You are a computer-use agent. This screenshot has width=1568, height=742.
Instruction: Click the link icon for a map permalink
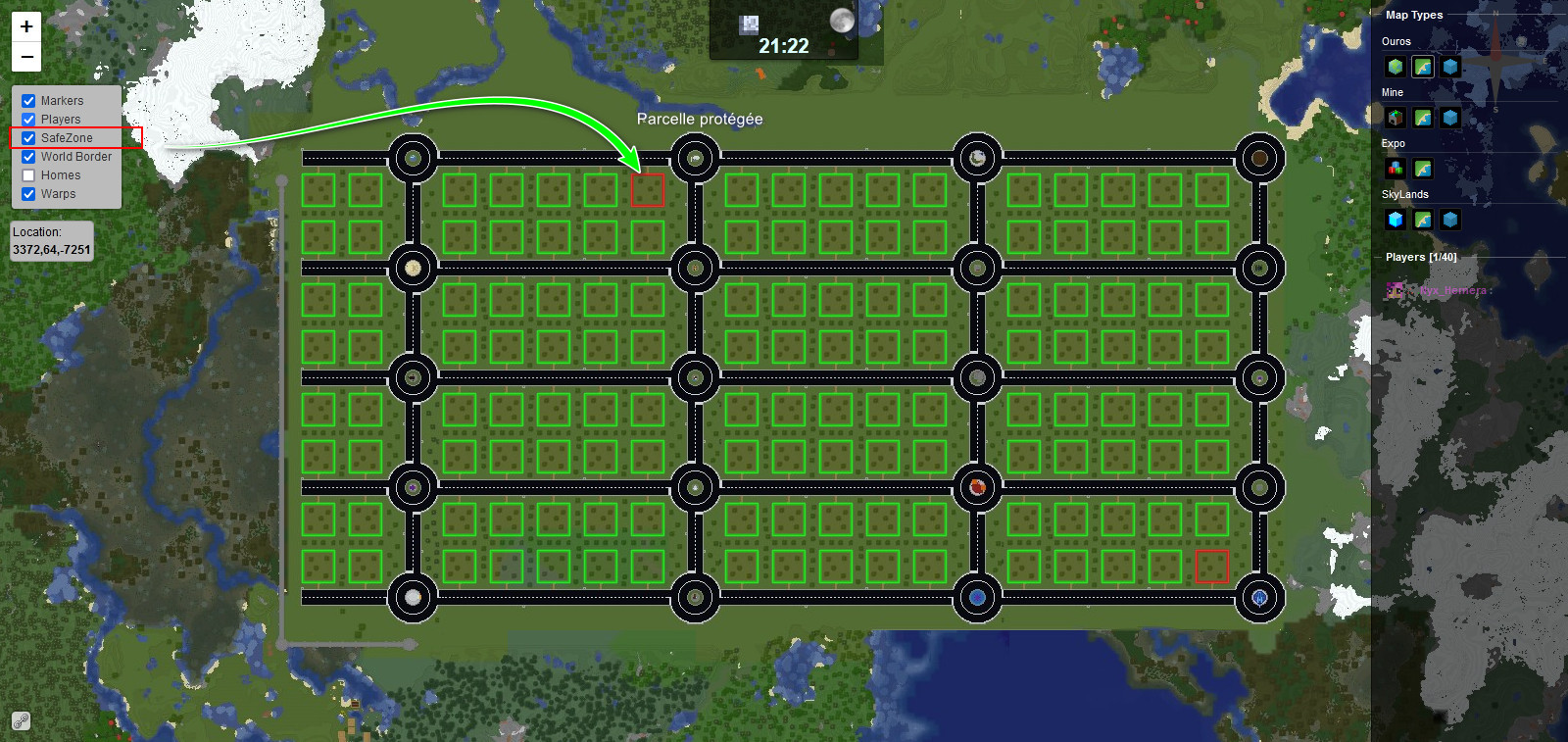click(x=21, y=721)
